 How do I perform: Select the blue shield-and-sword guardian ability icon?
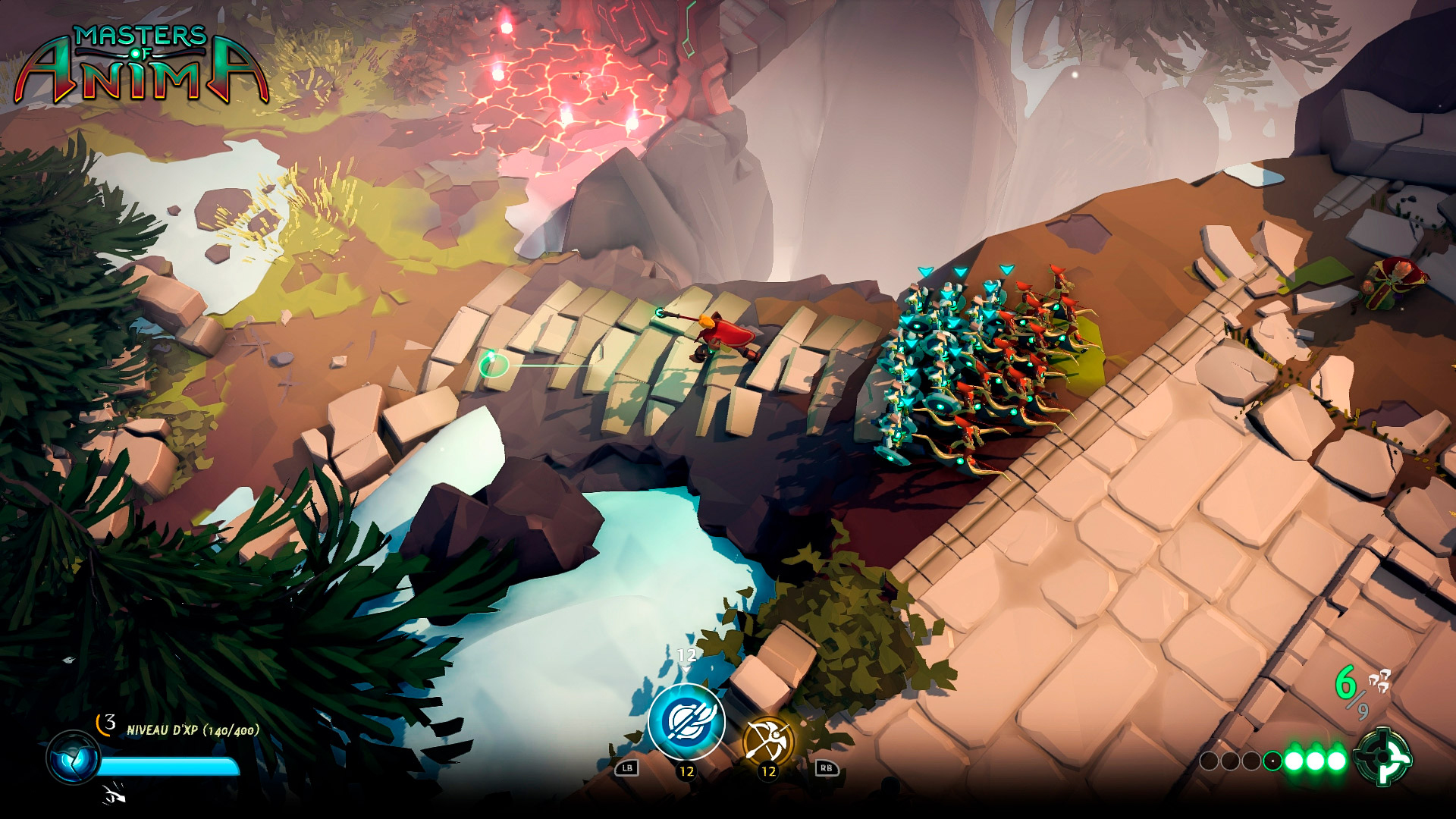pos(686,722)
